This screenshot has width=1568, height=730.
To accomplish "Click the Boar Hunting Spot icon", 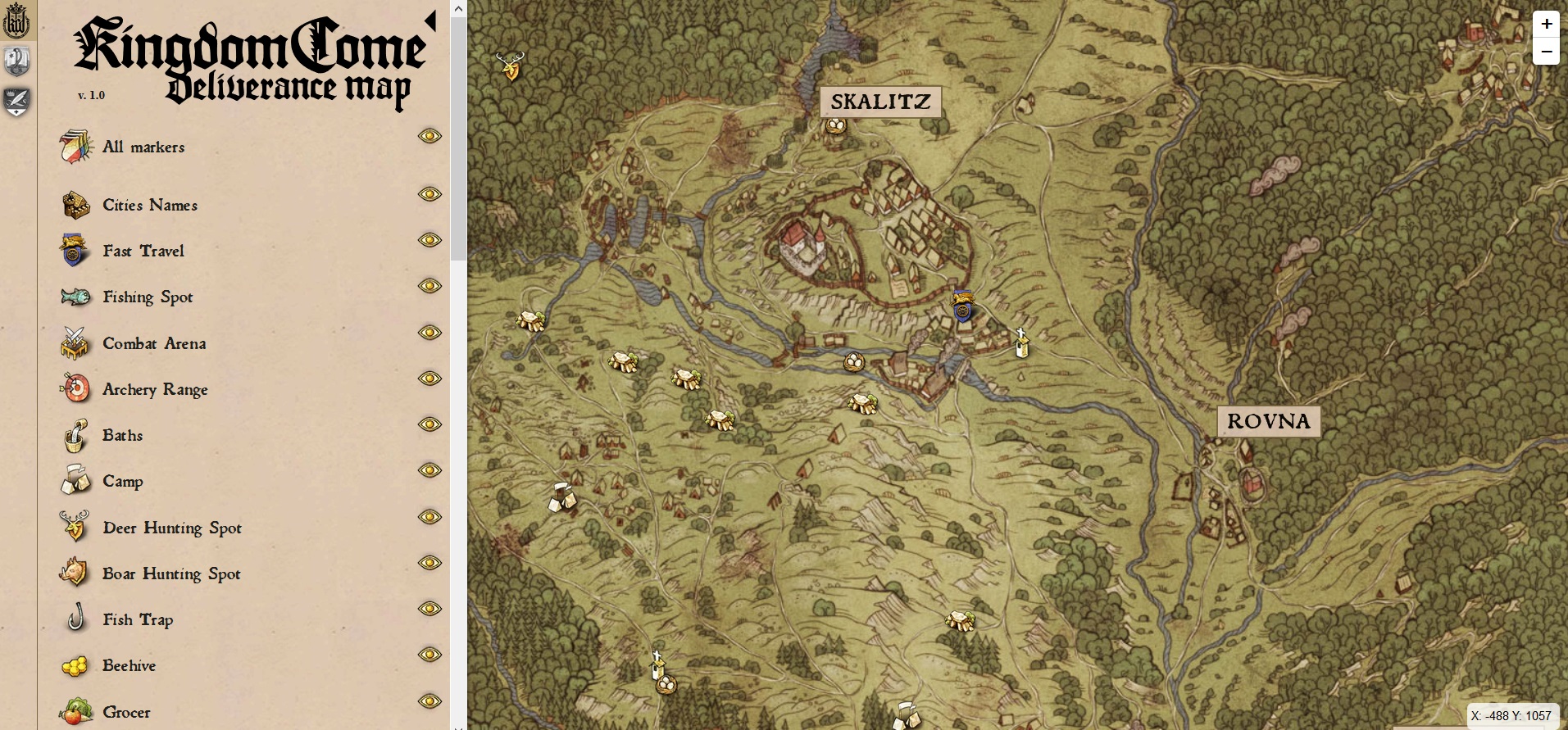I will click(x=75, y=574).
